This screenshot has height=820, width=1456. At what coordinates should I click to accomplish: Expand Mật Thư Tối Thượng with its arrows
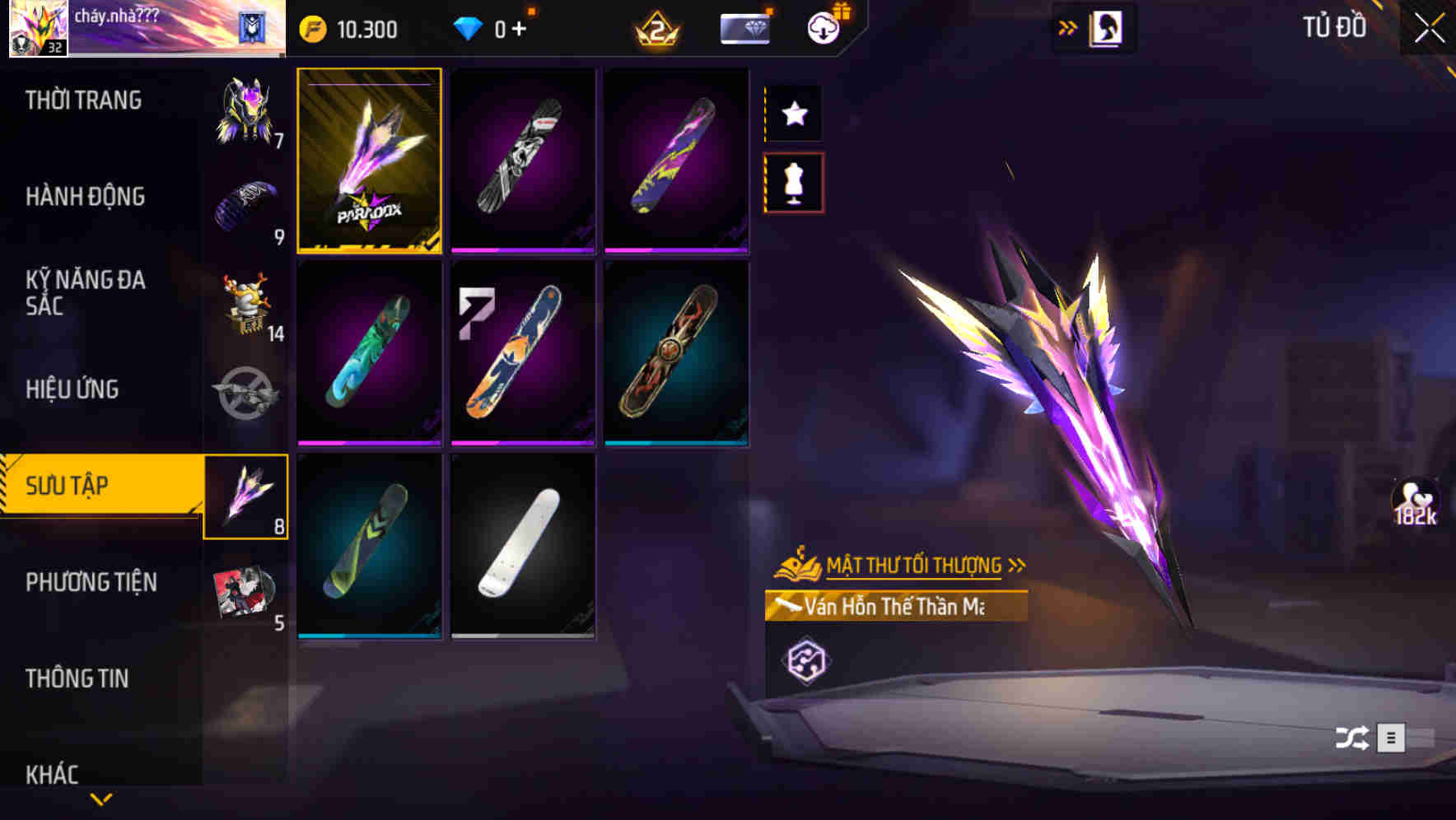(x=1020, y=565)
